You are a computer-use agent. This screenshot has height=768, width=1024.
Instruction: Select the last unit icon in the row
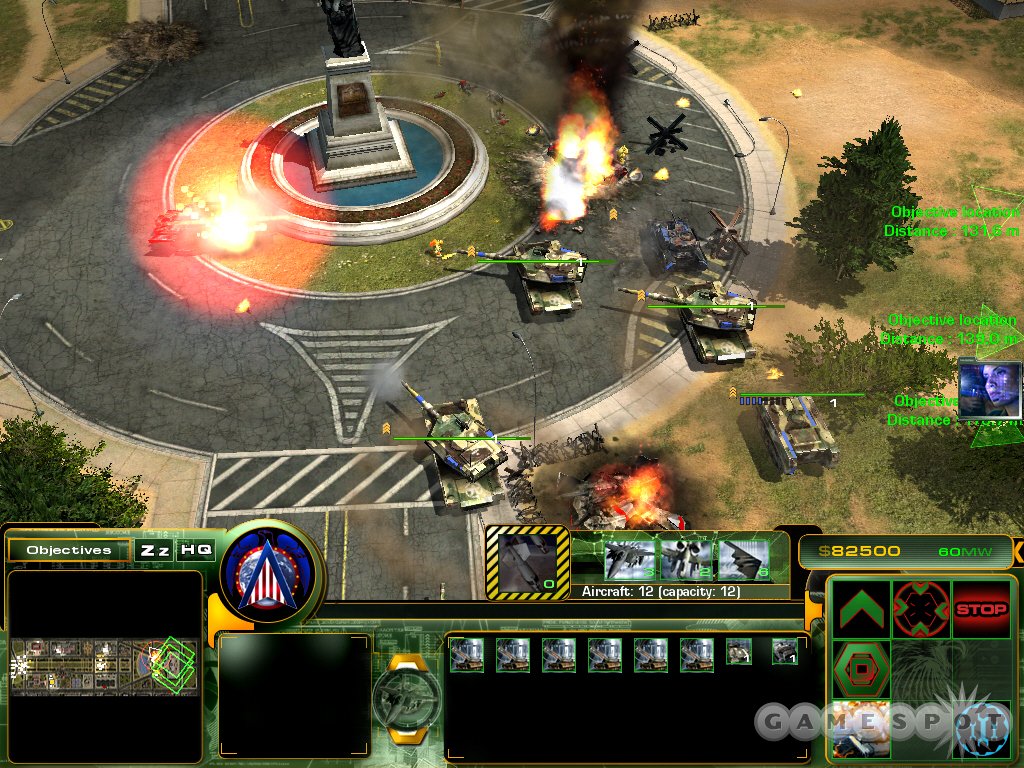click(785, 653)
